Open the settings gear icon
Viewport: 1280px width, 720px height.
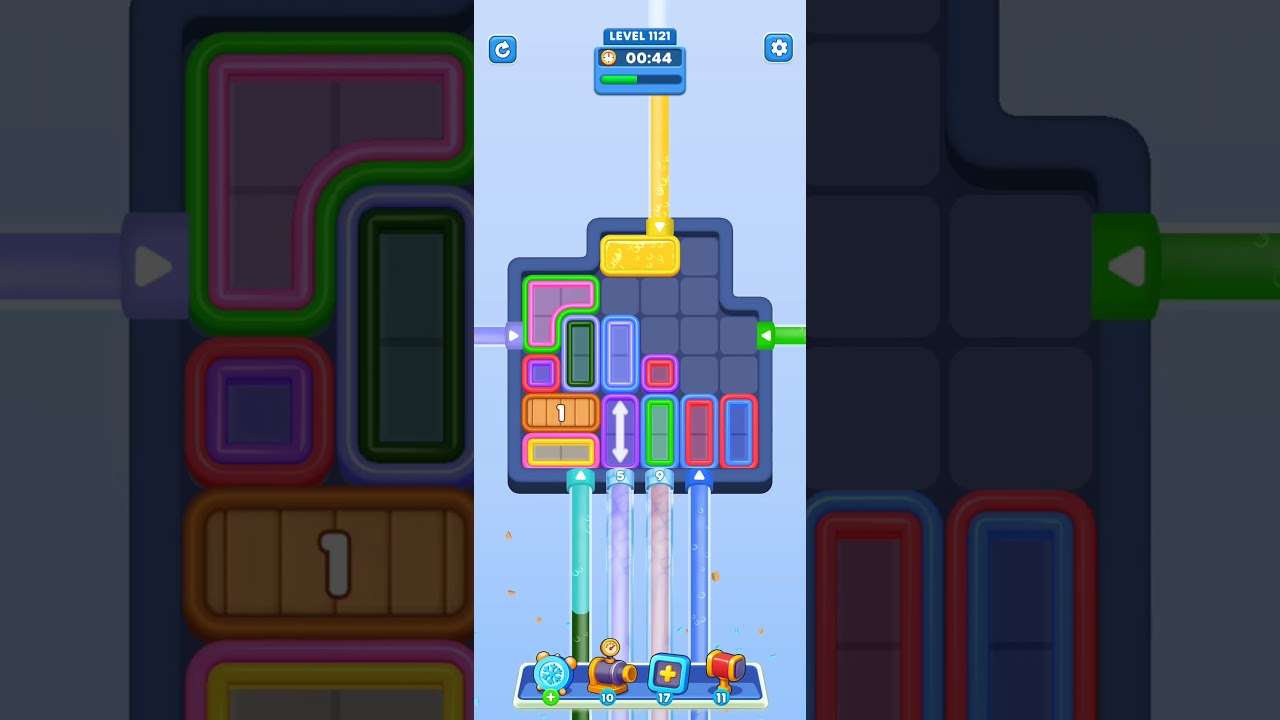(779, 47)
